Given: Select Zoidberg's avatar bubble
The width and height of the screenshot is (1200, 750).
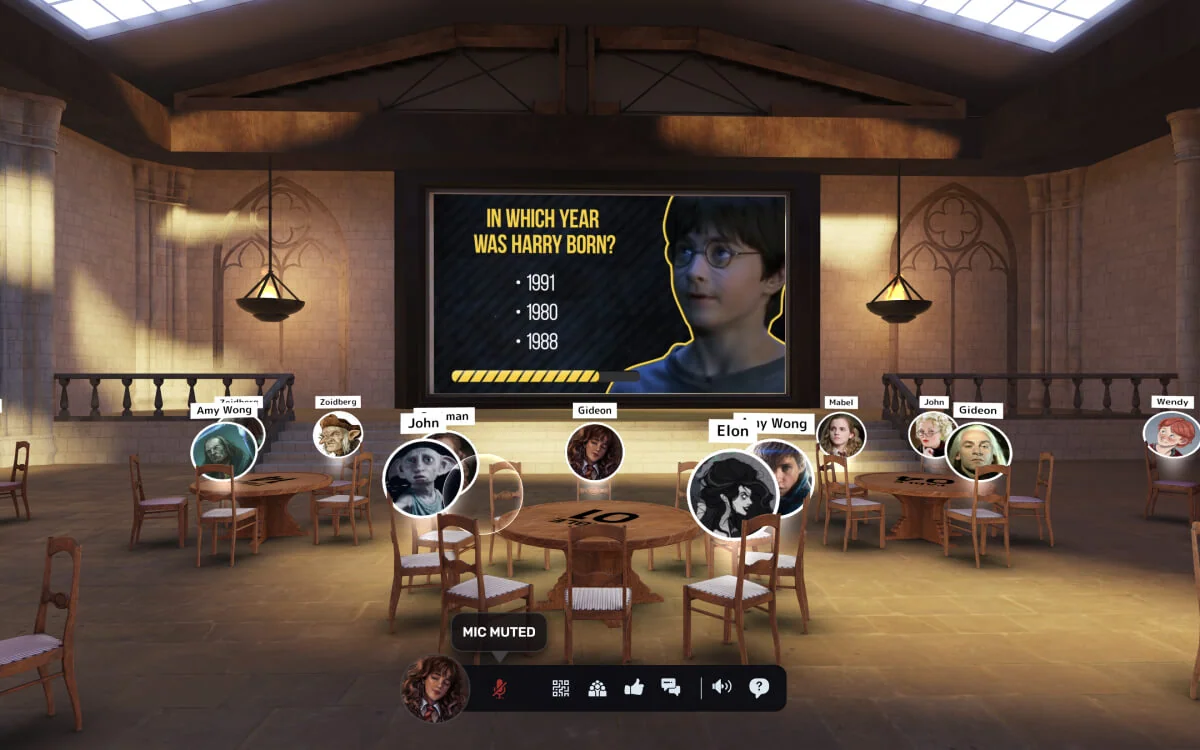Looking at the screenshot, I should pyautogui.click(x=337, y=435).
